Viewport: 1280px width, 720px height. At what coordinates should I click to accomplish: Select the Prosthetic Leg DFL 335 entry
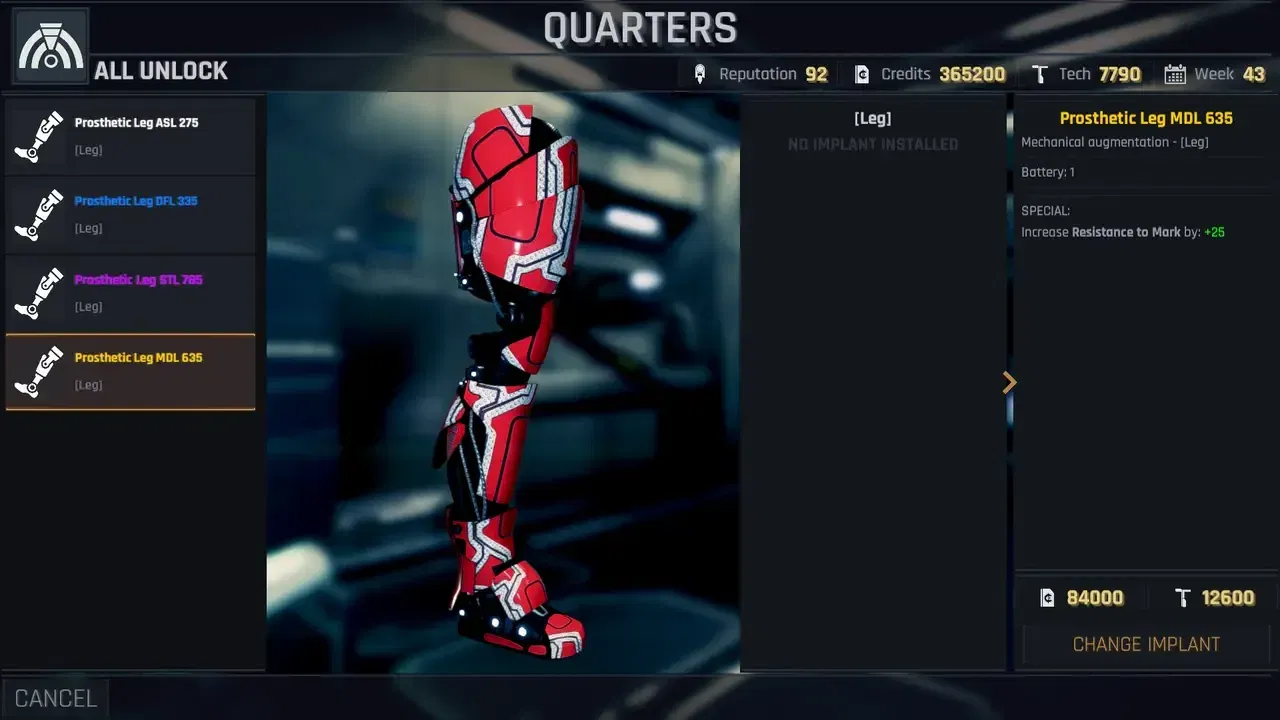(x=130, y=214)
